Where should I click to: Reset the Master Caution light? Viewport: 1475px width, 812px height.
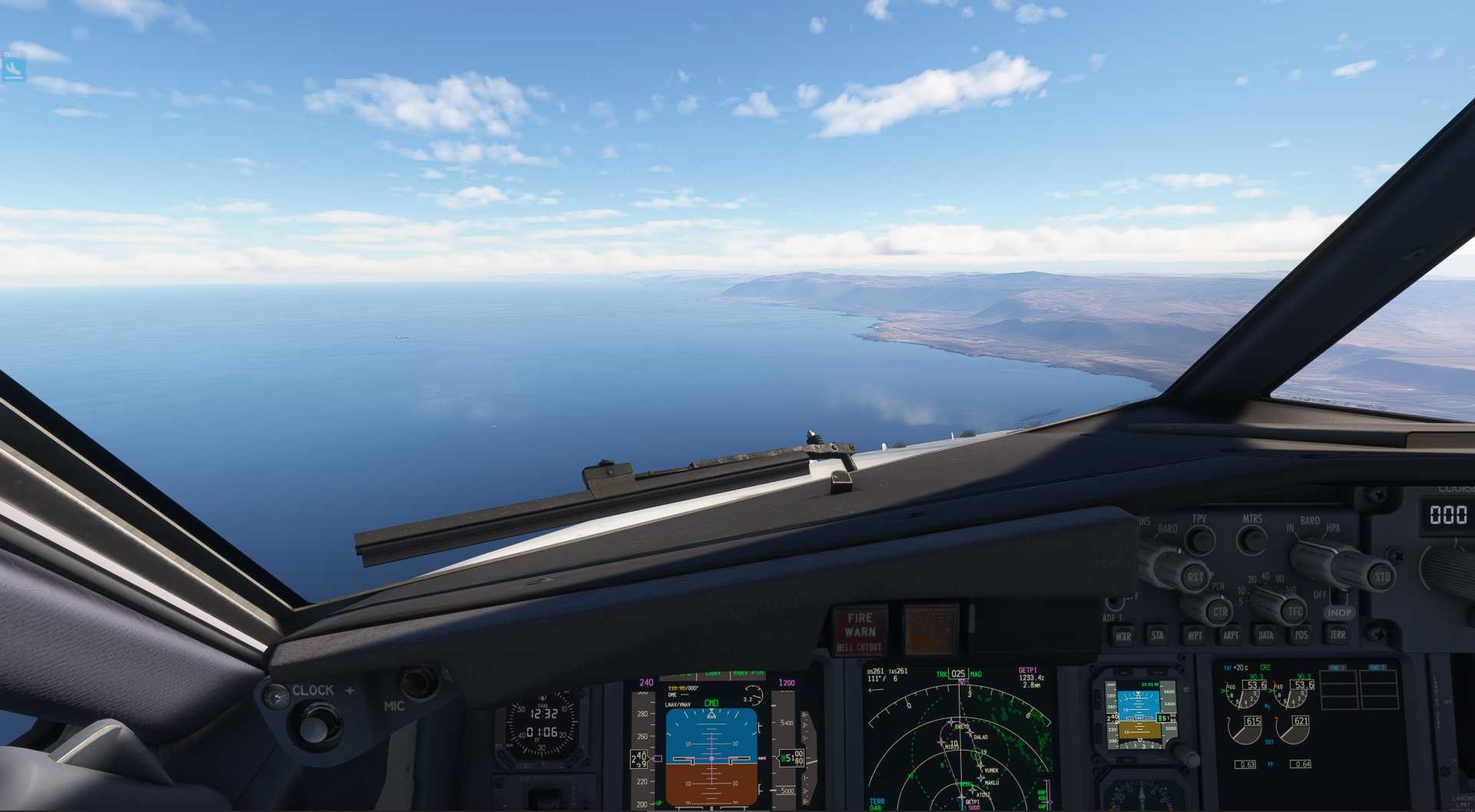point(930,631)
